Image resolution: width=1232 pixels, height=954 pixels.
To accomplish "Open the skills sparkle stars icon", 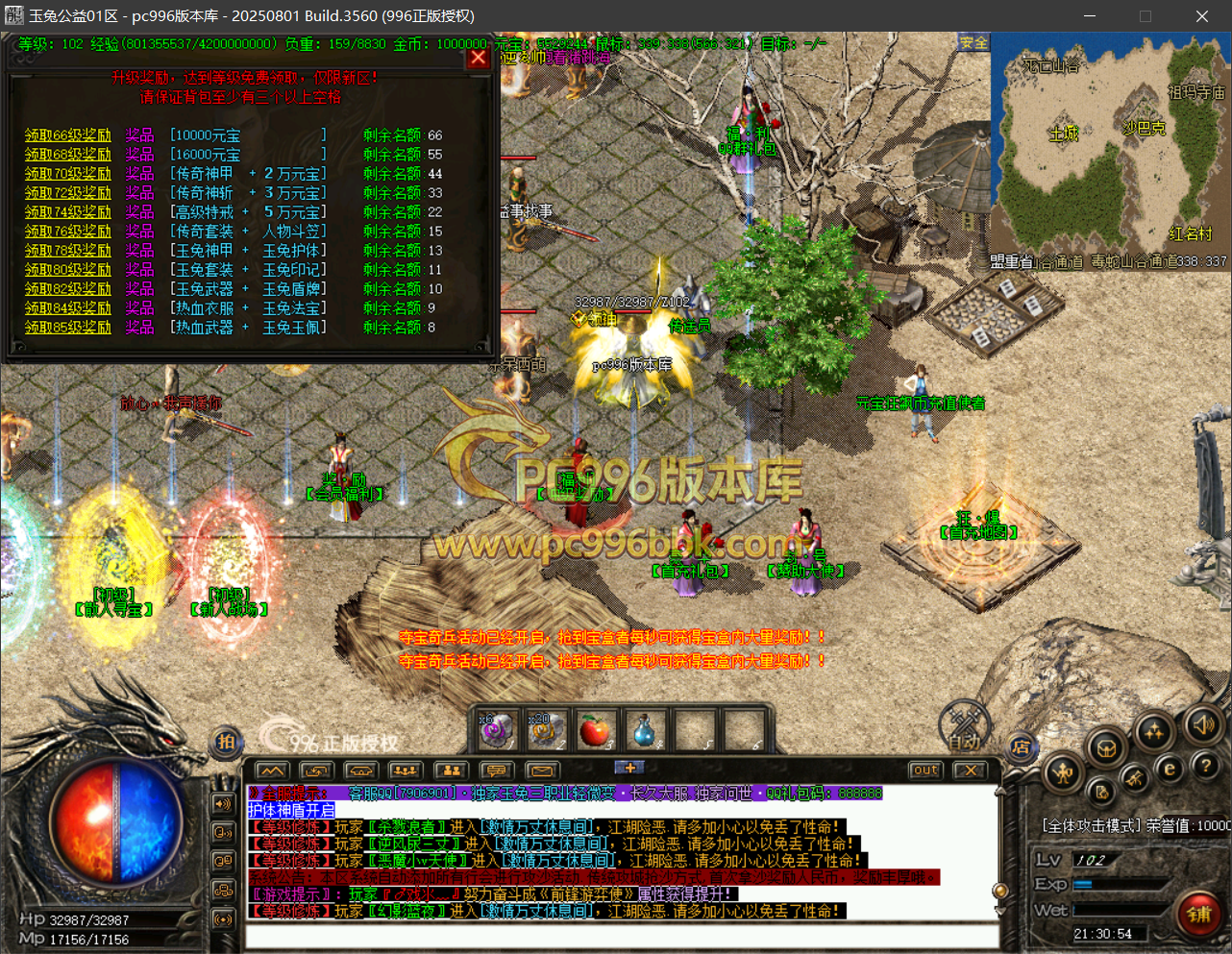I will pos(1153,732).
